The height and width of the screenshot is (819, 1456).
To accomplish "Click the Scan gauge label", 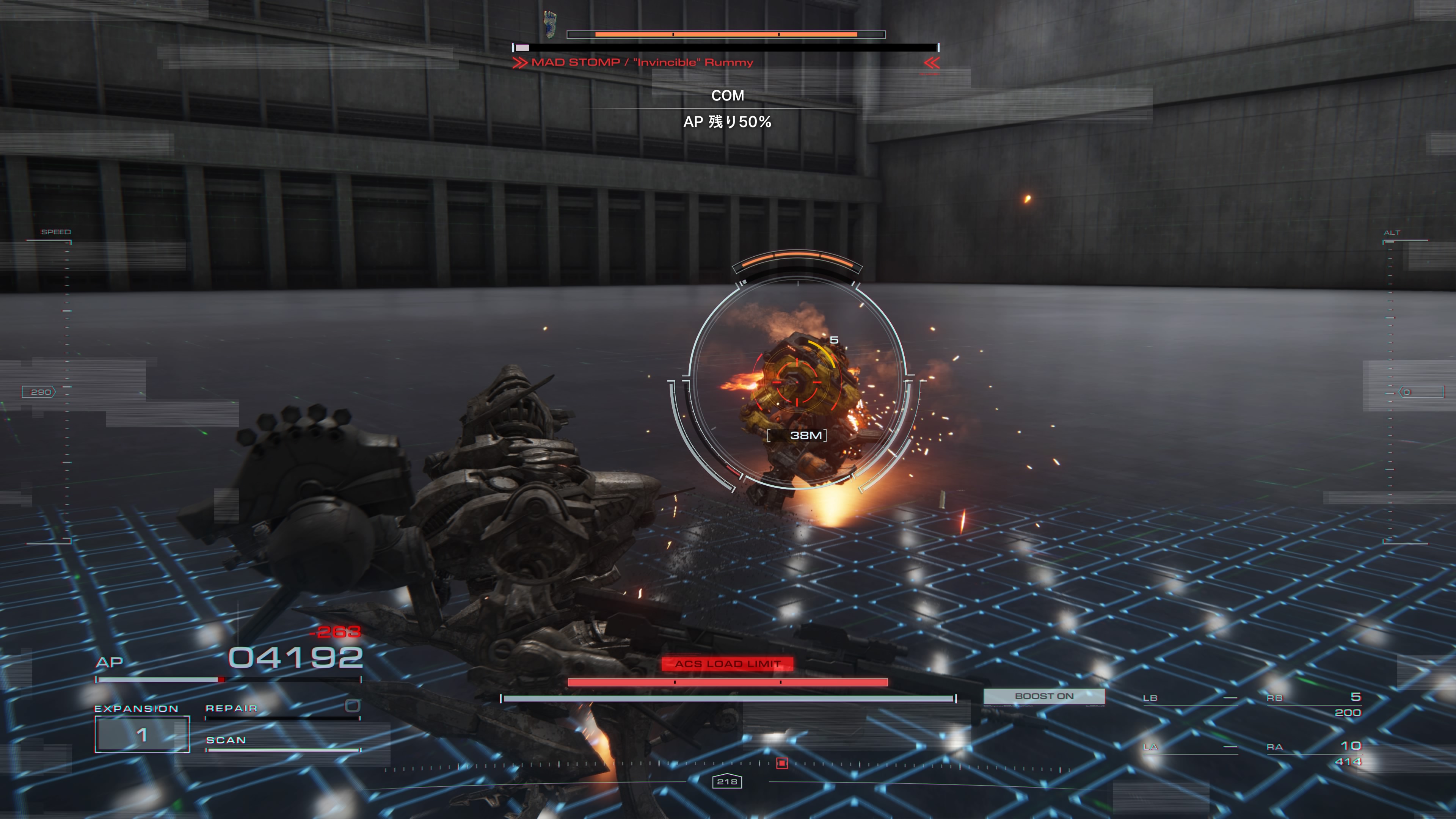I will tap(226, 741).
